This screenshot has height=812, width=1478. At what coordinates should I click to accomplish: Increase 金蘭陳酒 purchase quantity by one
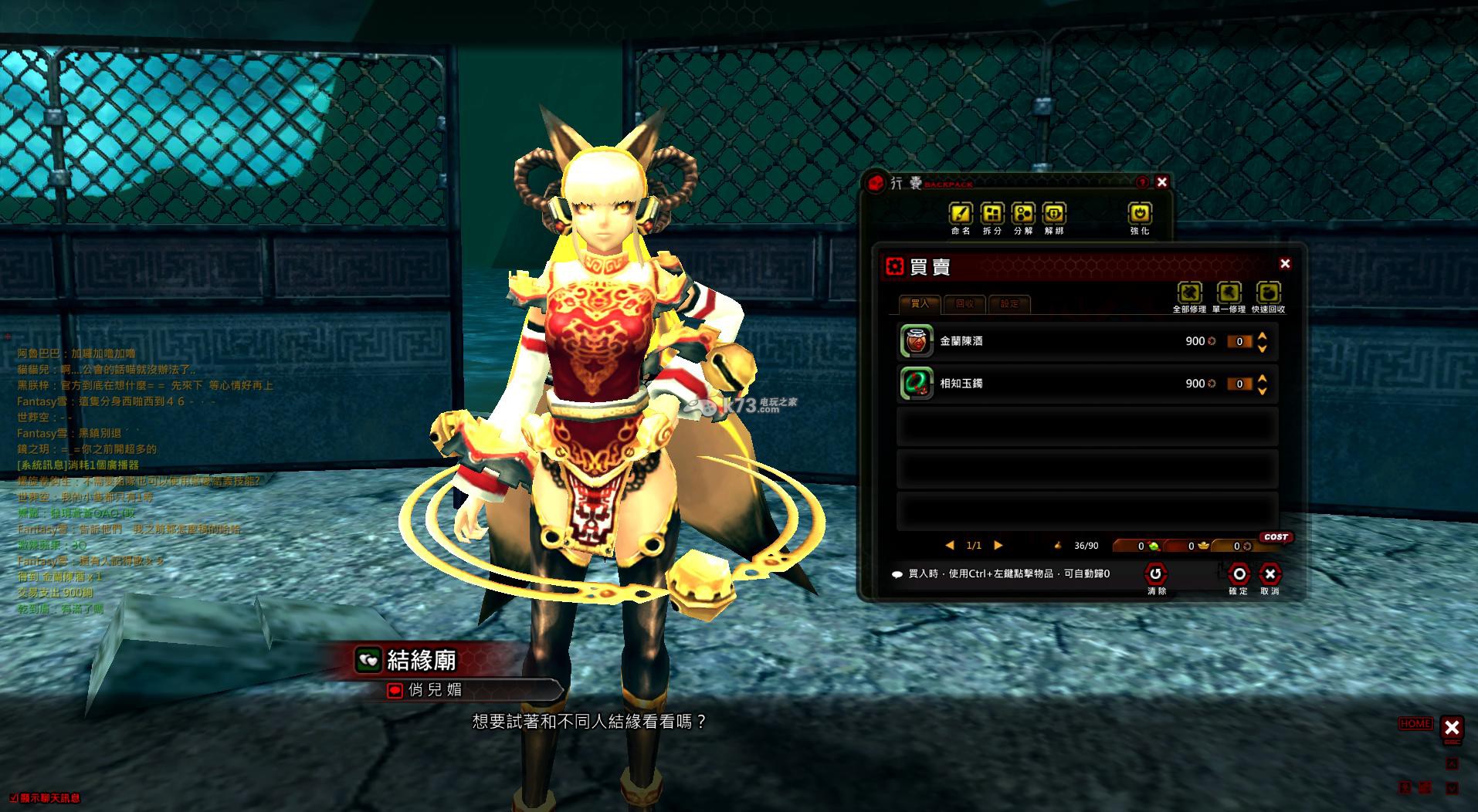(1263, 336)
